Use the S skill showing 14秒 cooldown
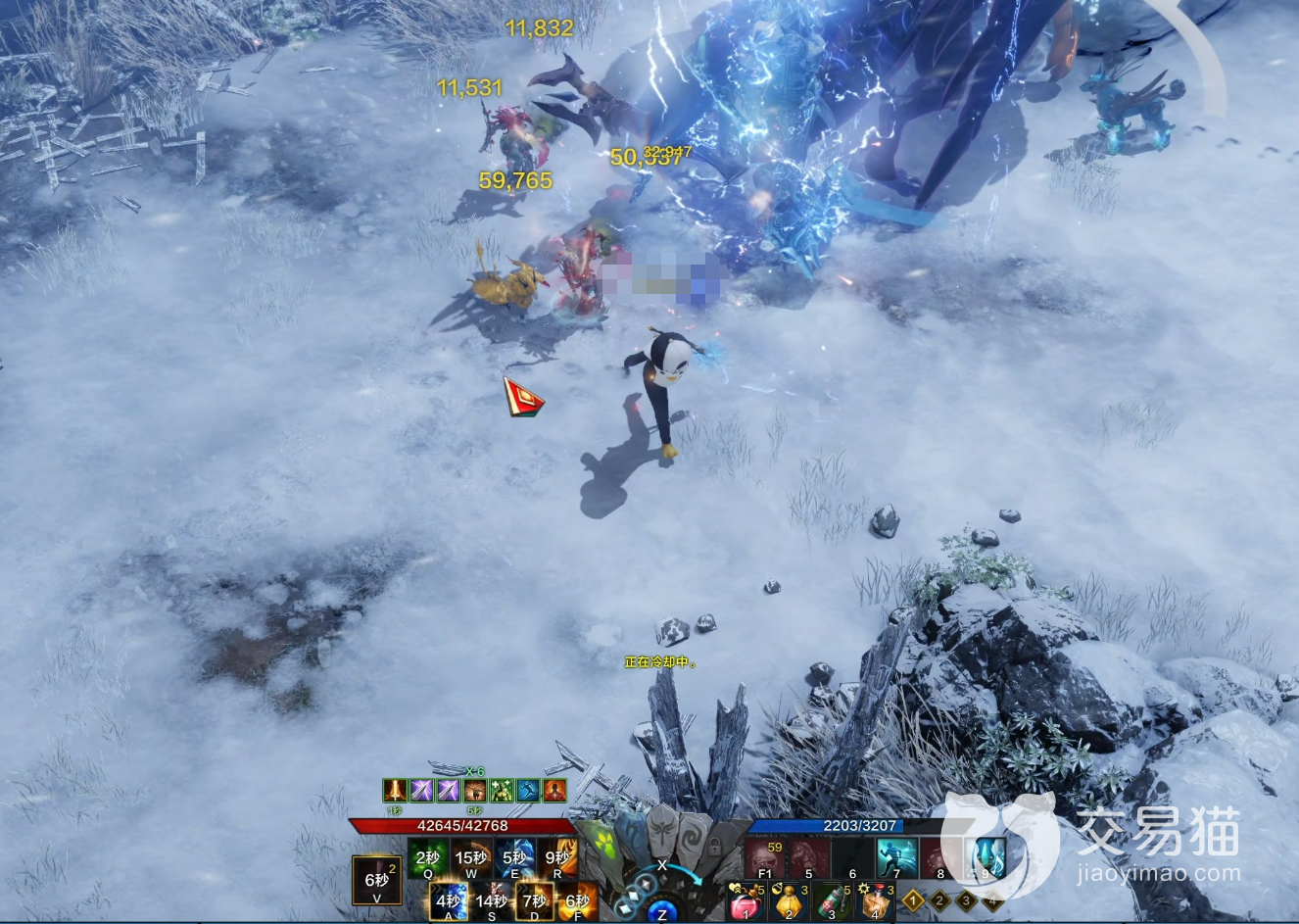 [x=492, y=900]
